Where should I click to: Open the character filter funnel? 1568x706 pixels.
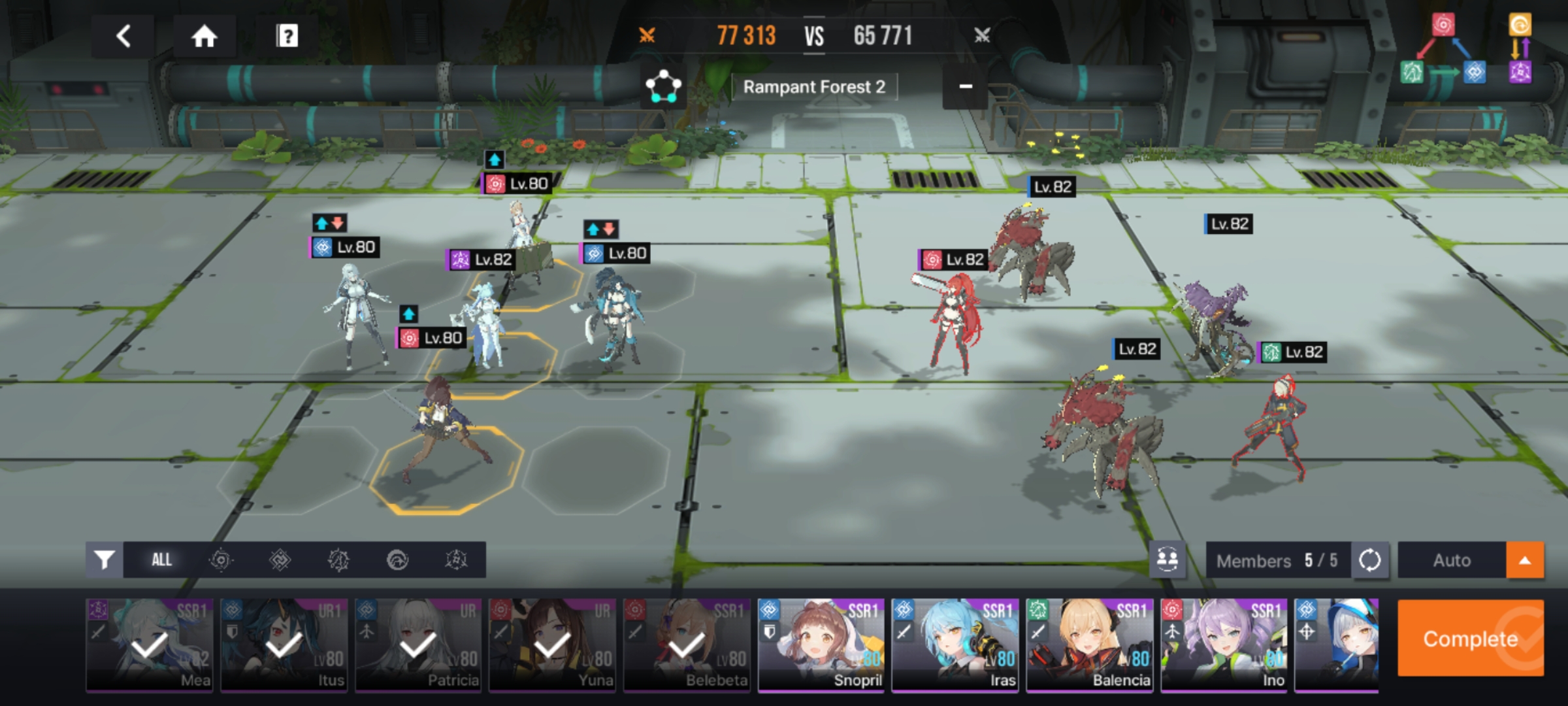(x=105, y=560)
